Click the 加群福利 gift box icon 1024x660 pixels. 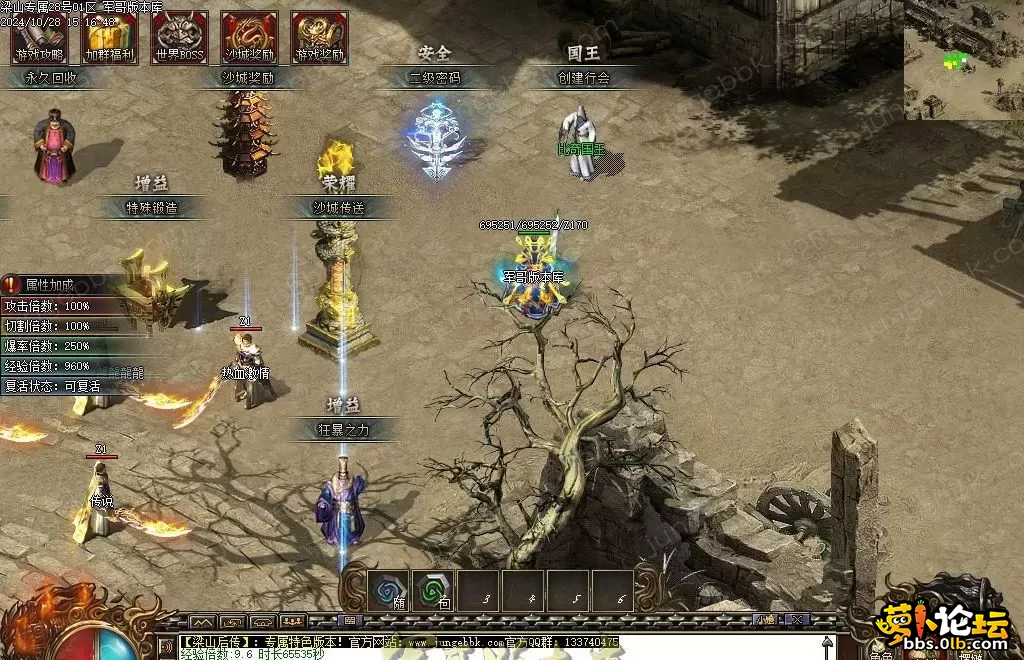click(x=109, y=38)
